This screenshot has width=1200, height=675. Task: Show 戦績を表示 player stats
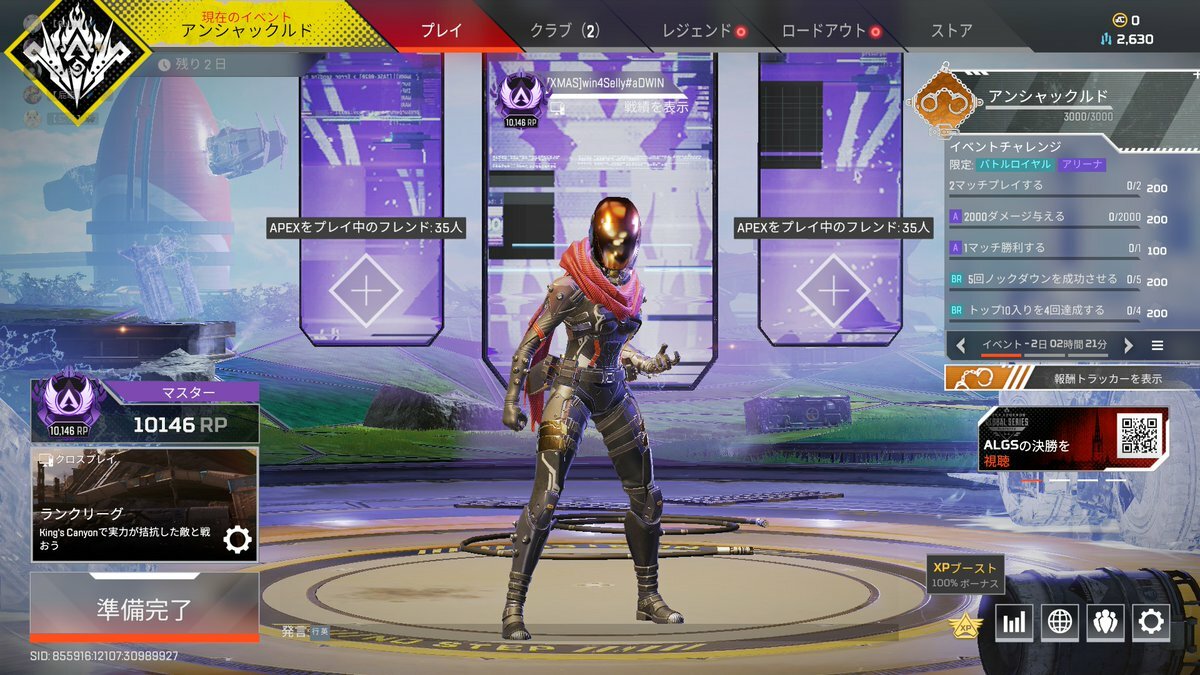pyautogui.click(x=655, y=107)
